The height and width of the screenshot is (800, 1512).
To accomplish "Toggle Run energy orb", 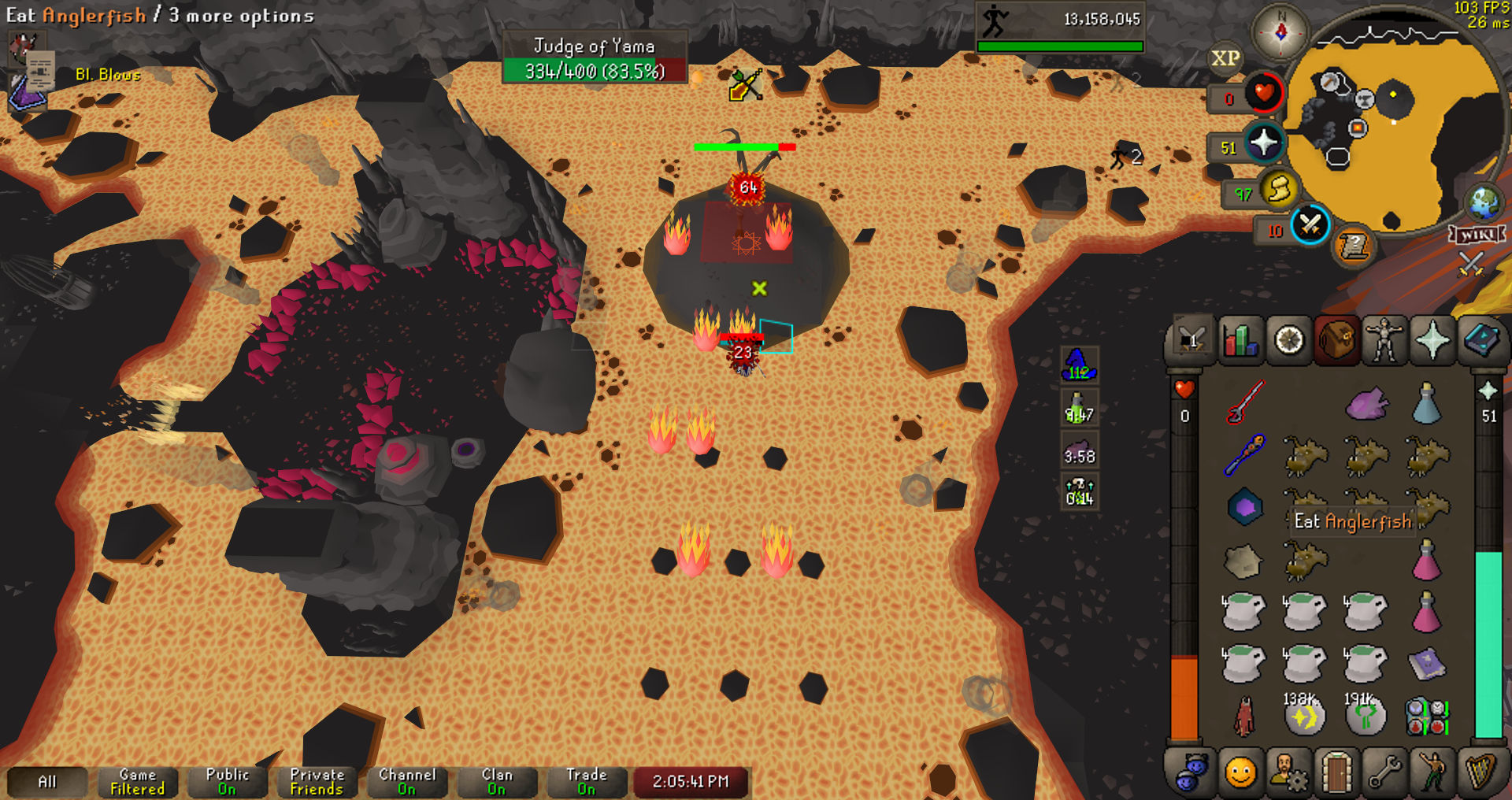I will coord(1279,190).
